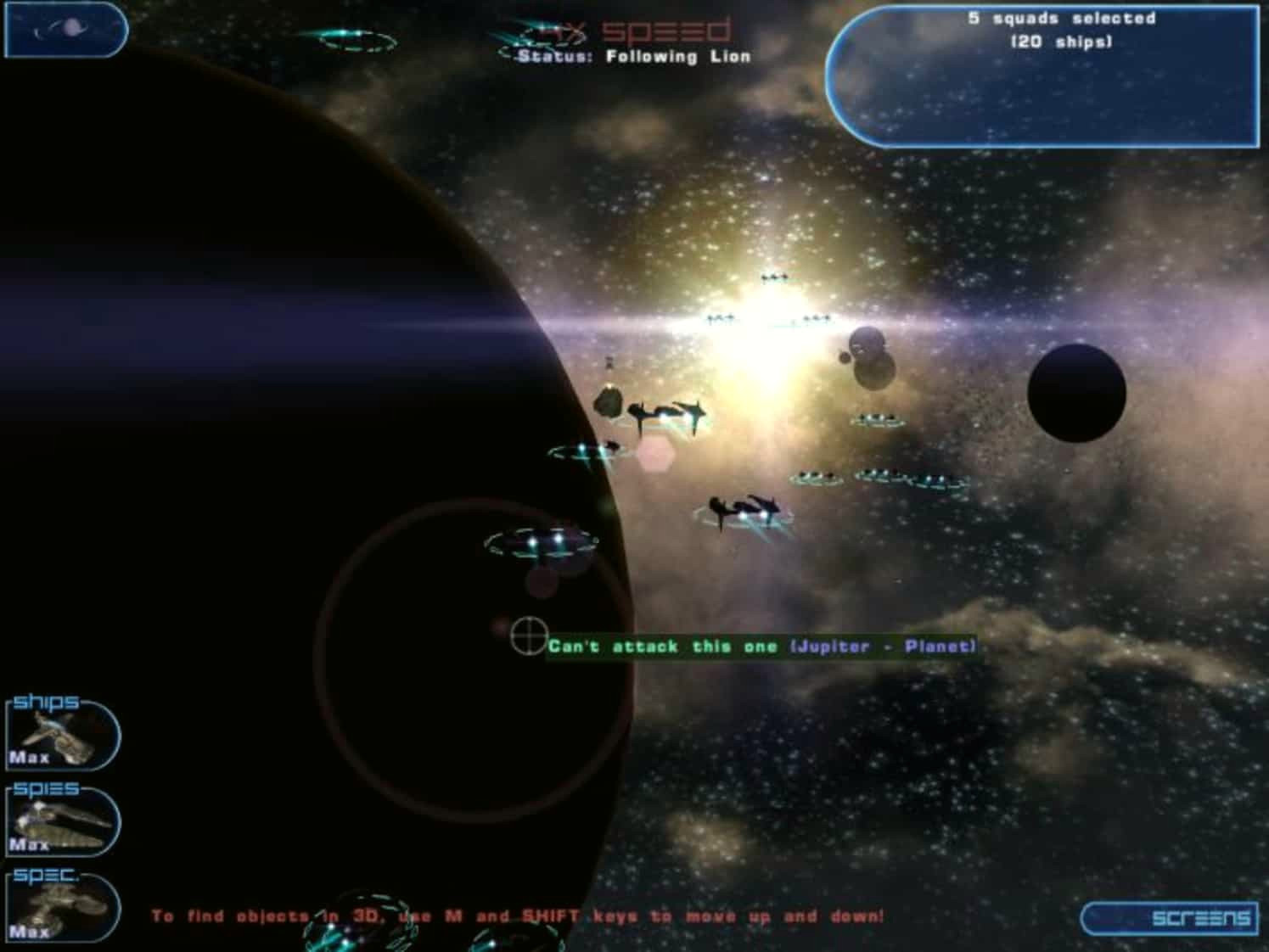Click the planet system button
The width and height of the screenshot is (1269, 952).
(65, 30)
